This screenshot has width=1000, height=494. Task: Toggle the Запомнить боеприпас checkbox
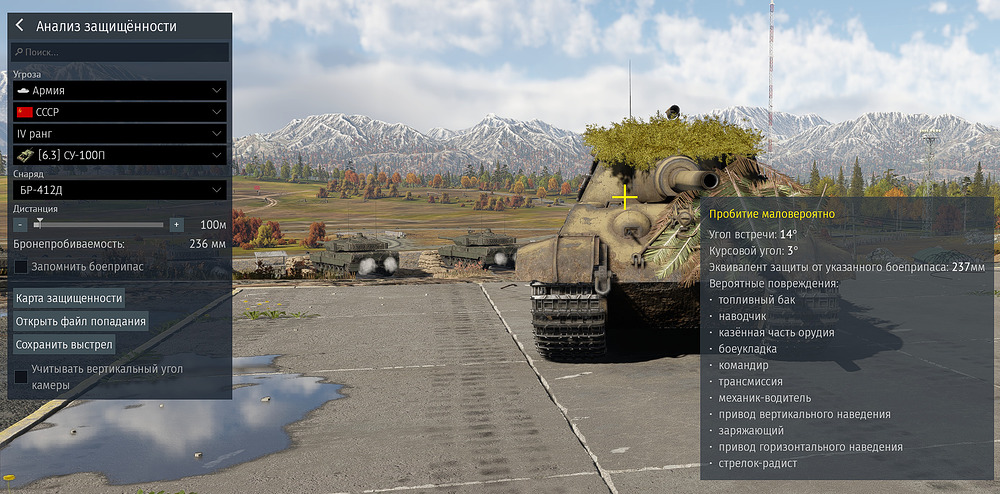pyautogui.click(x=21, y=267)
